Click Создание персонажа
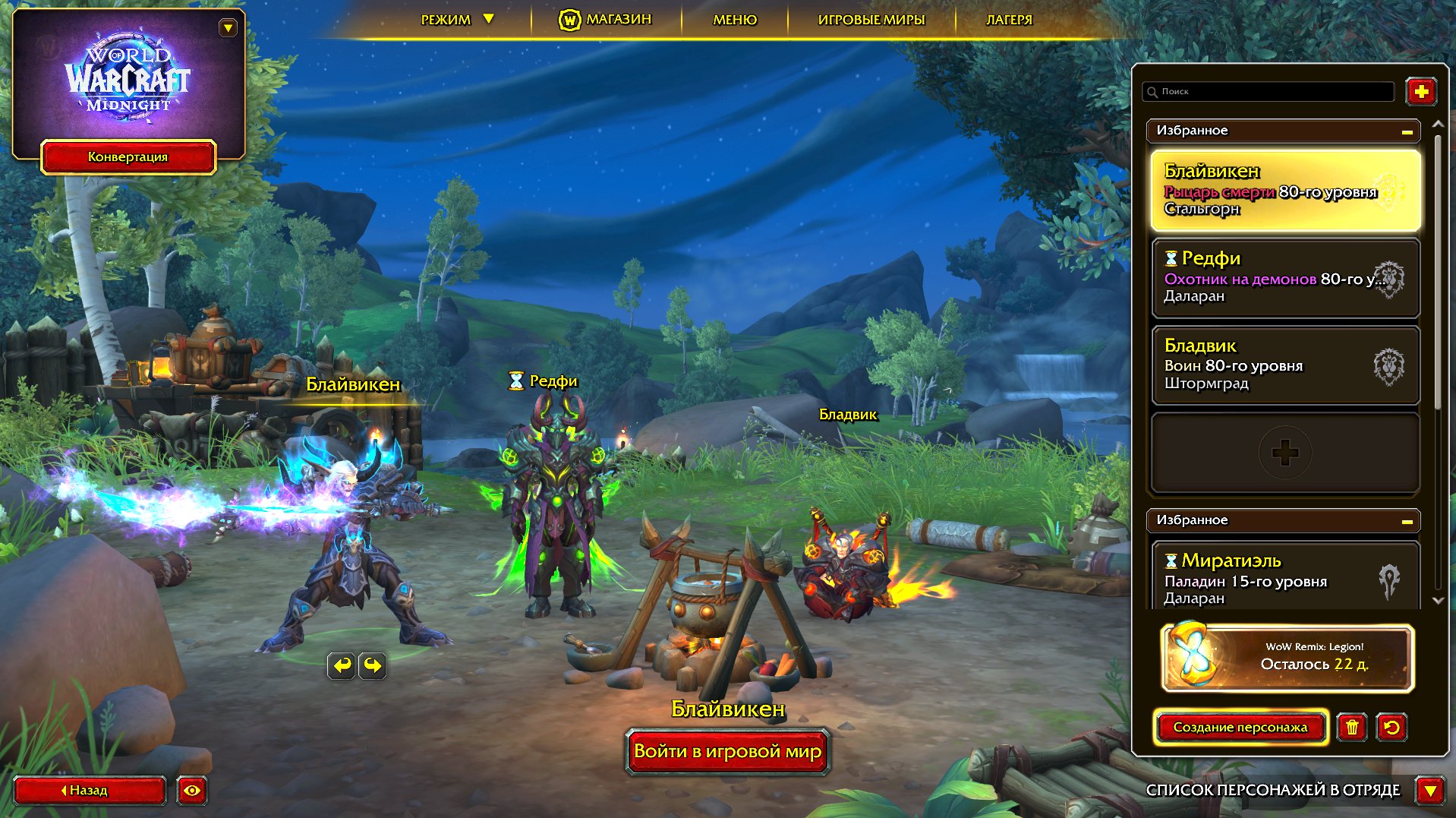 (1240, 727)
